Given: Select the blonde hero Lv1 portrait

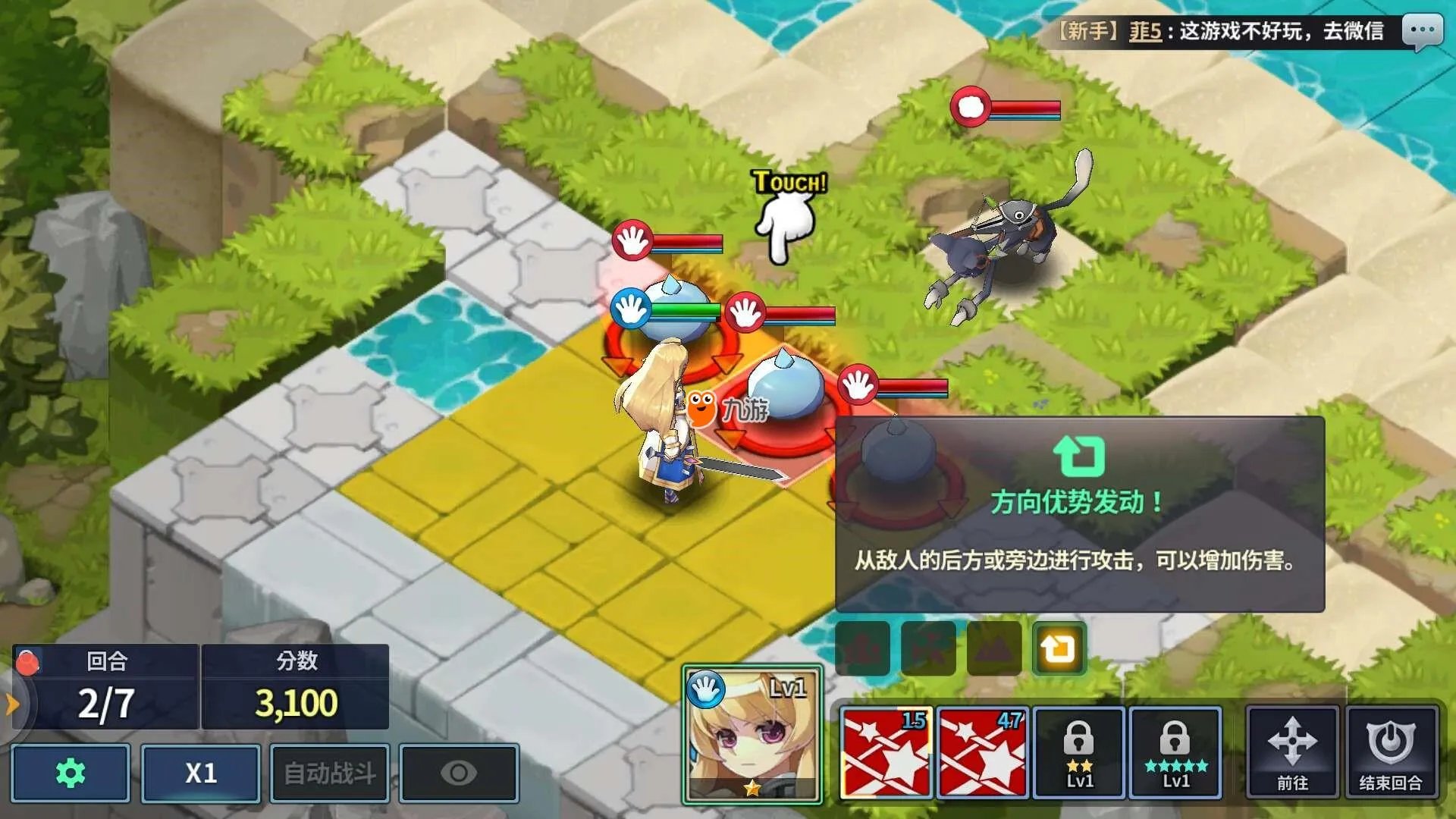Looking at the screenshot, I should 752,733.
